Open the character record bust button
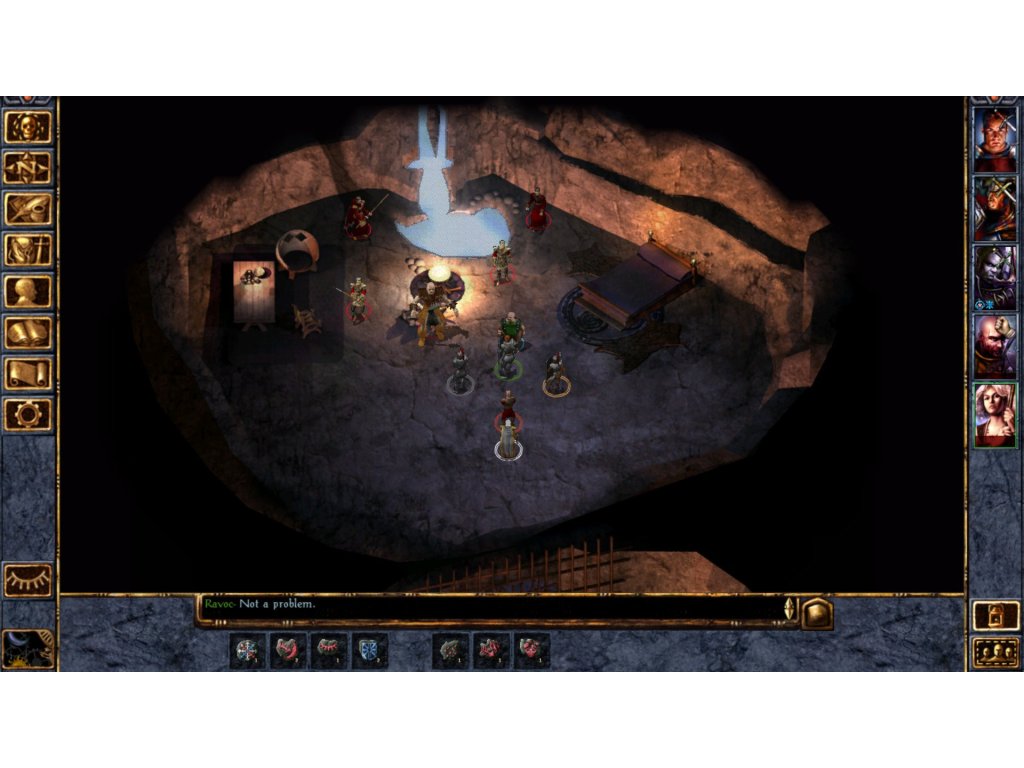The width and height of the screenshot is (1024, 768). pyautogui.click(x=28, y=291)
